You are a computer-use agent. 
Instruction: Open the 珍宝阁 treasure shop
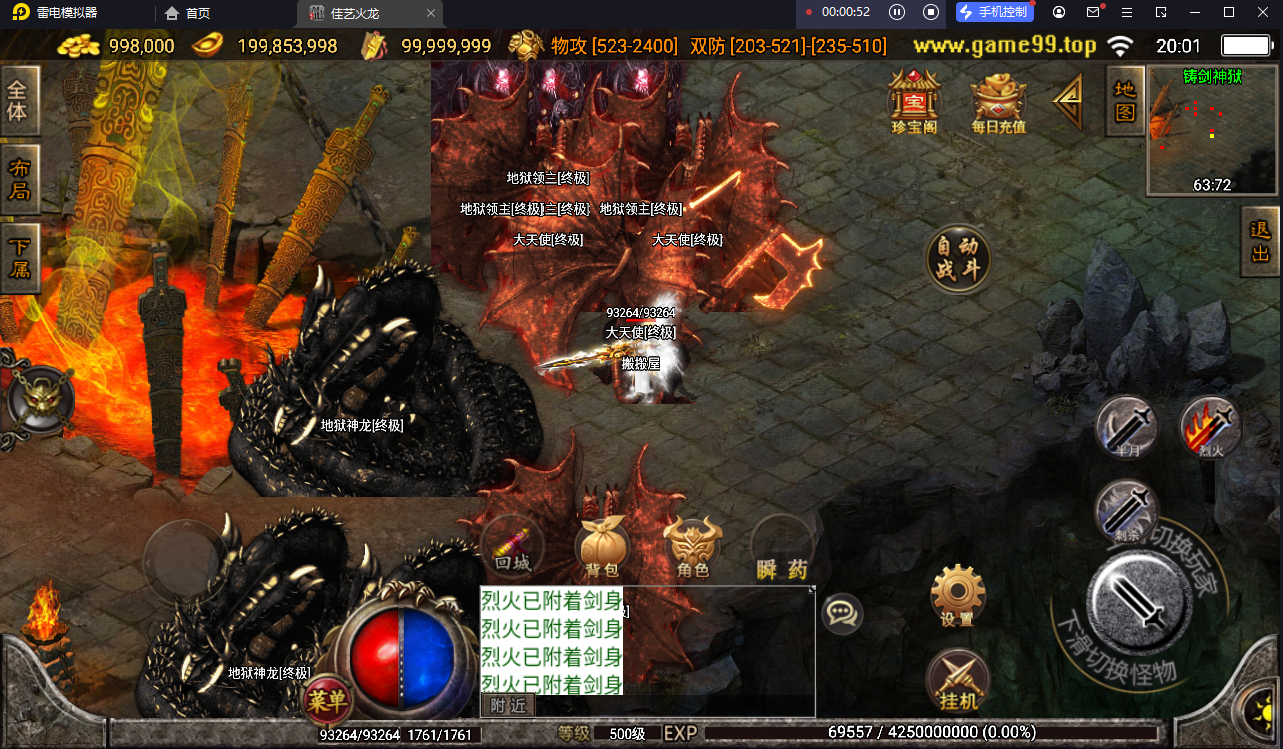pos(914,100)
